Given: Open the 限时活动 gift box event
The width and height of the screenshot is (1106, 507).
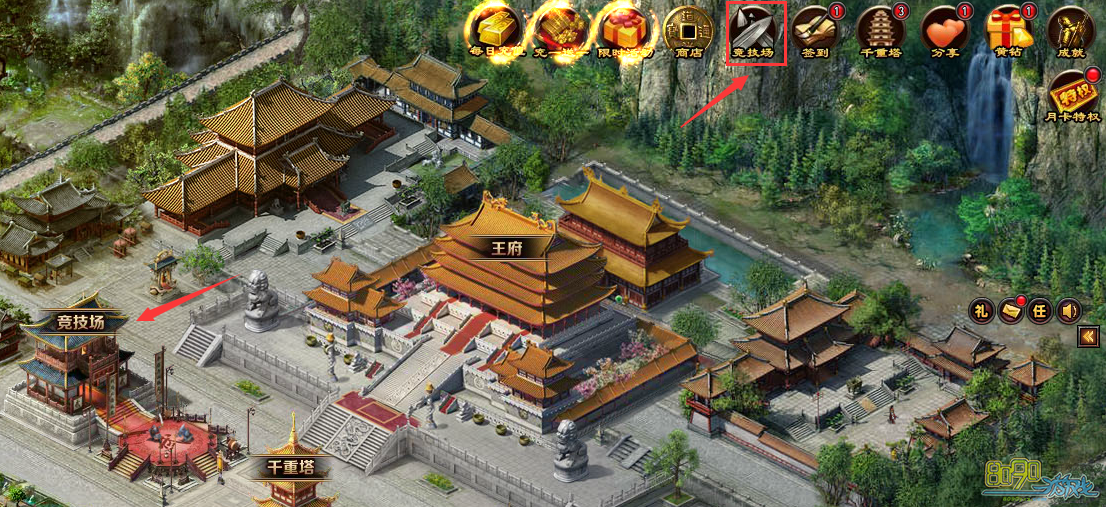Looking at the screenshot, I should coord(623,29).
